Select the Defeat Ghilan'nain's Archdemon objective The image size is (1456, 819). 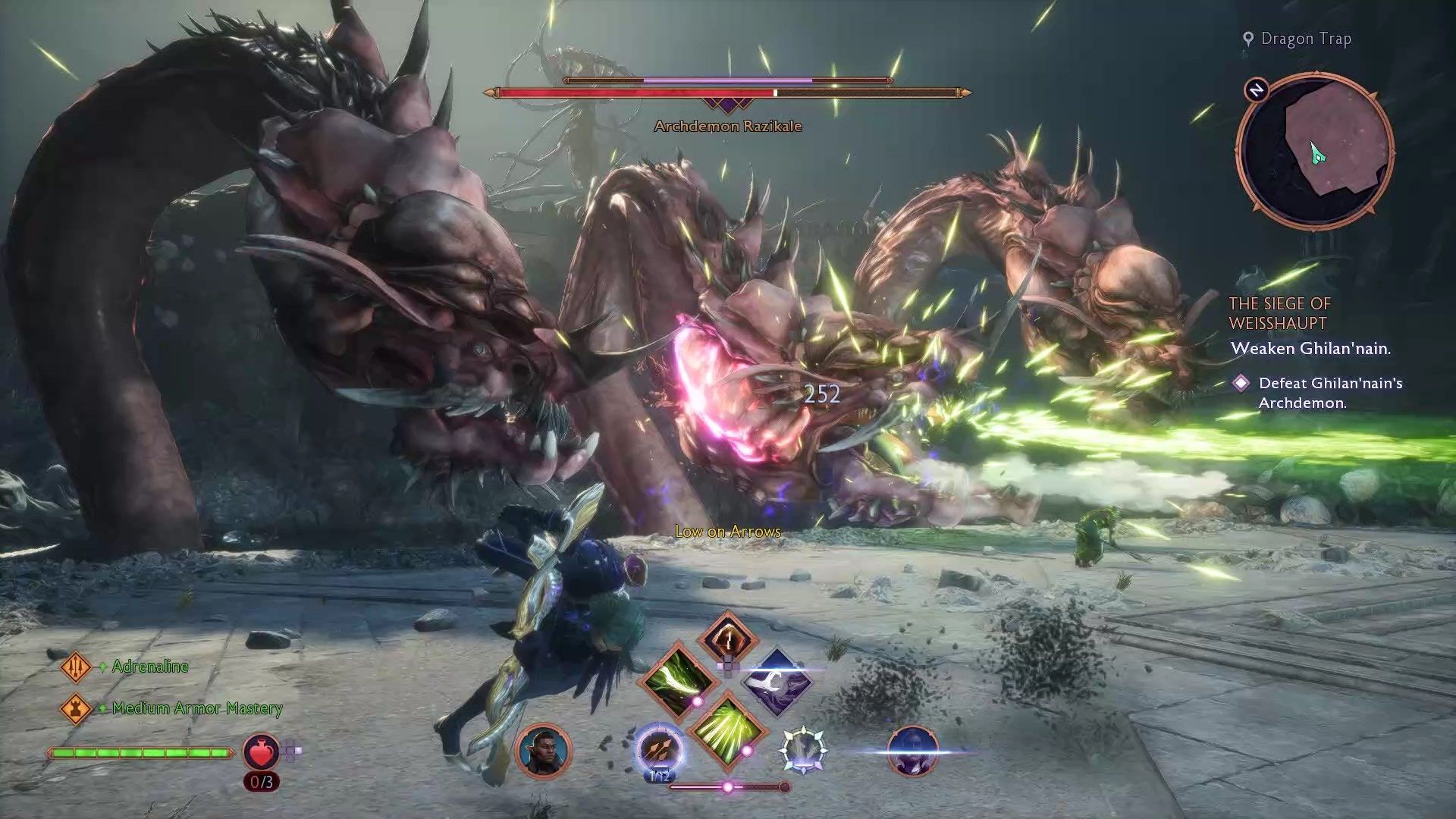[1329, 393]
